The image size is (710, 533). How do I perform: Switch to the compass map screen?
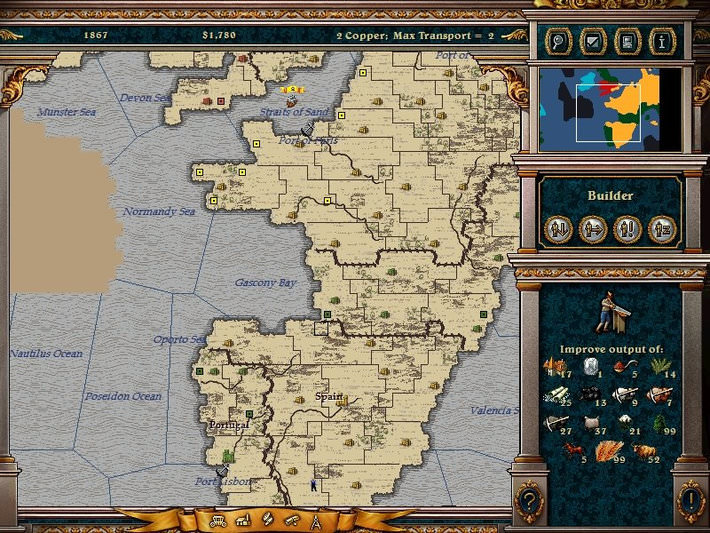coord(316,520)
